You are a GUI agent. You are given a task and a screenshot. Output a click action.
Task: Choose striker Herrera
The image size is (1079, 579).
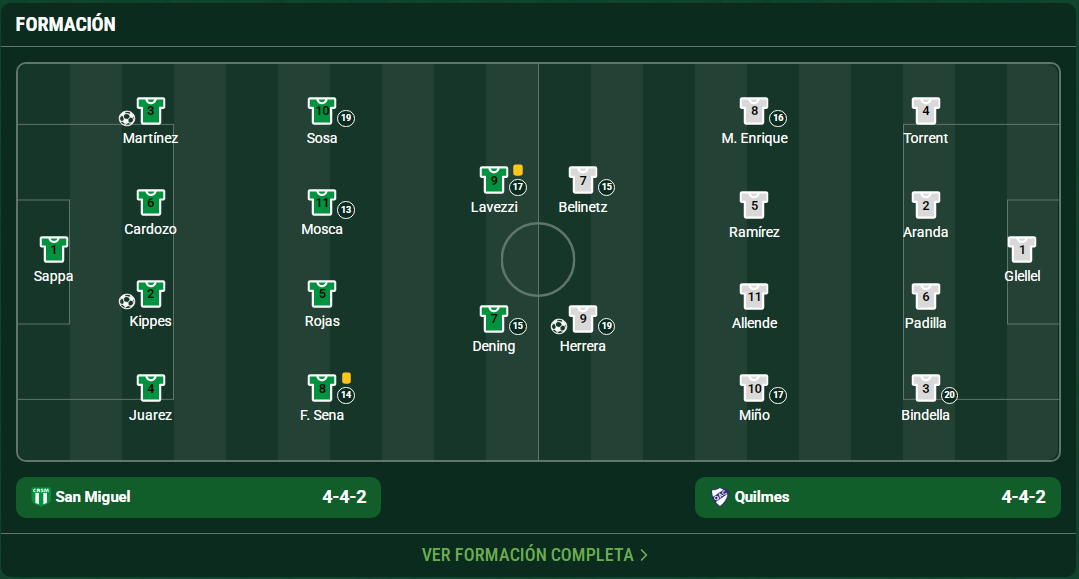583,319
